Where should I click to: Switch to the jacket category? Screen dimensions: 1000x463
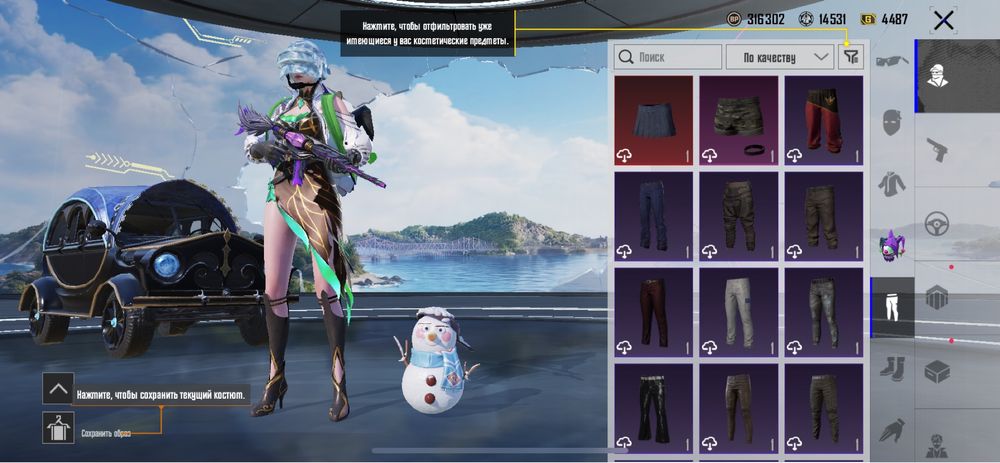[x=891, y=184]
